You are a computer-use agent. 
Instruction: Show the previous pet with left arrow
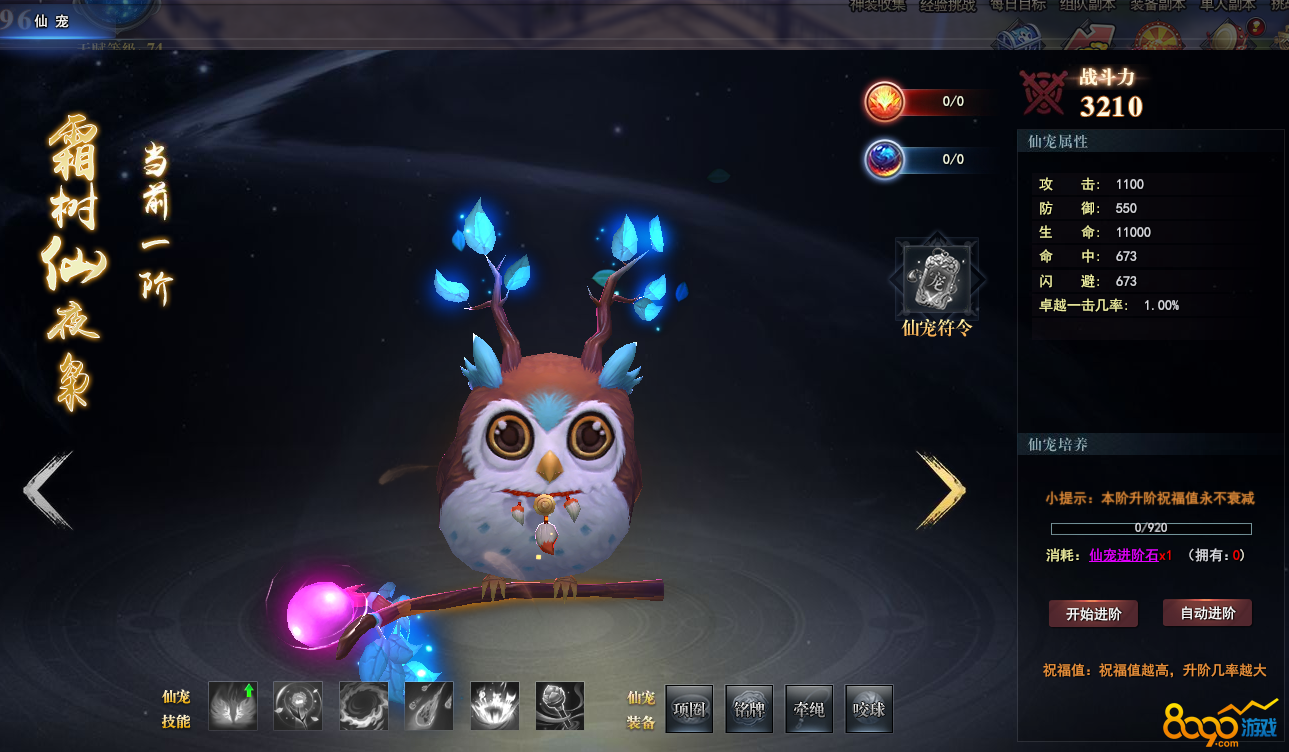48,490
